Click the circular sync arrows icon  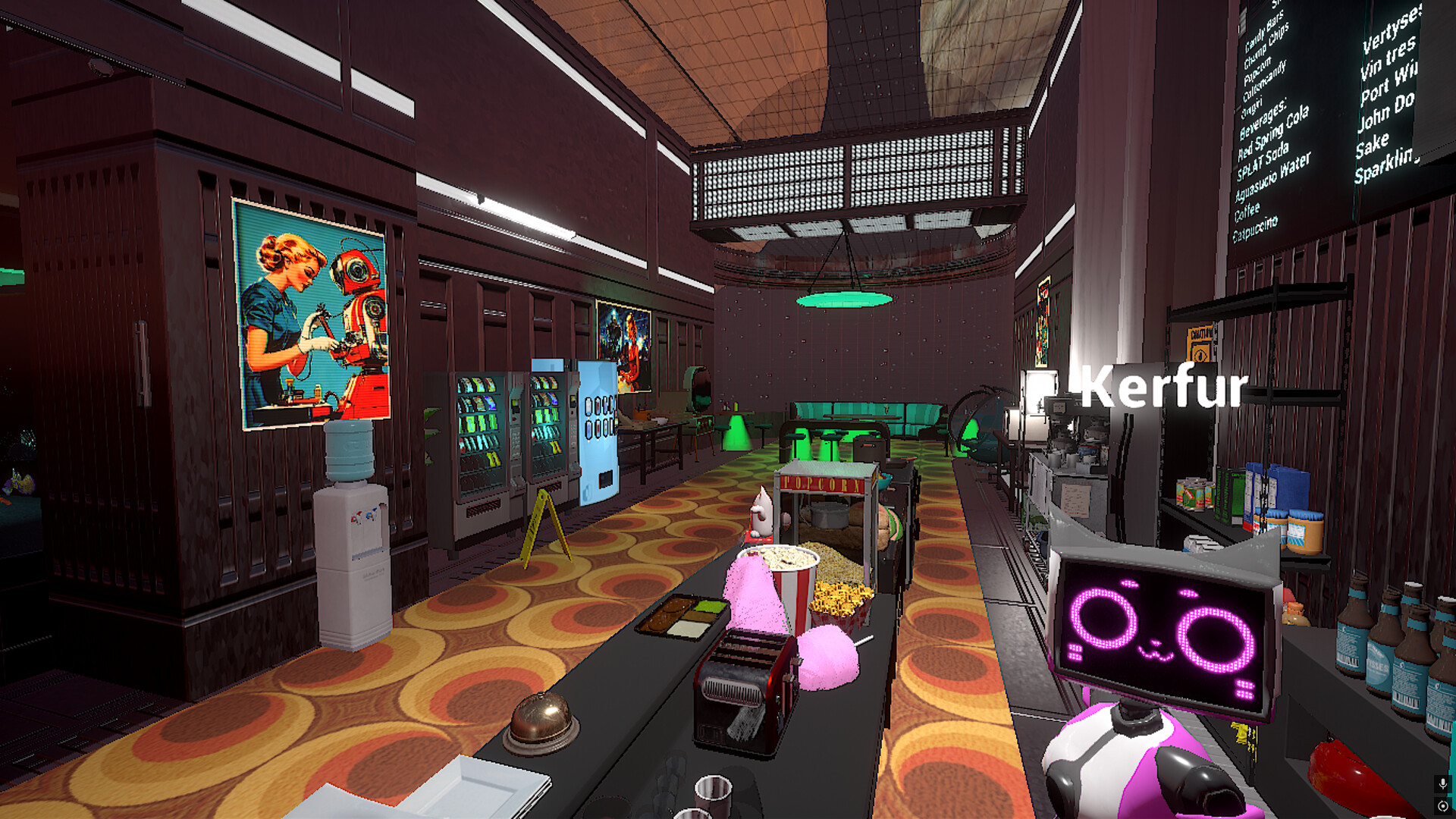pyautogui.click(x=1442, y=805)
